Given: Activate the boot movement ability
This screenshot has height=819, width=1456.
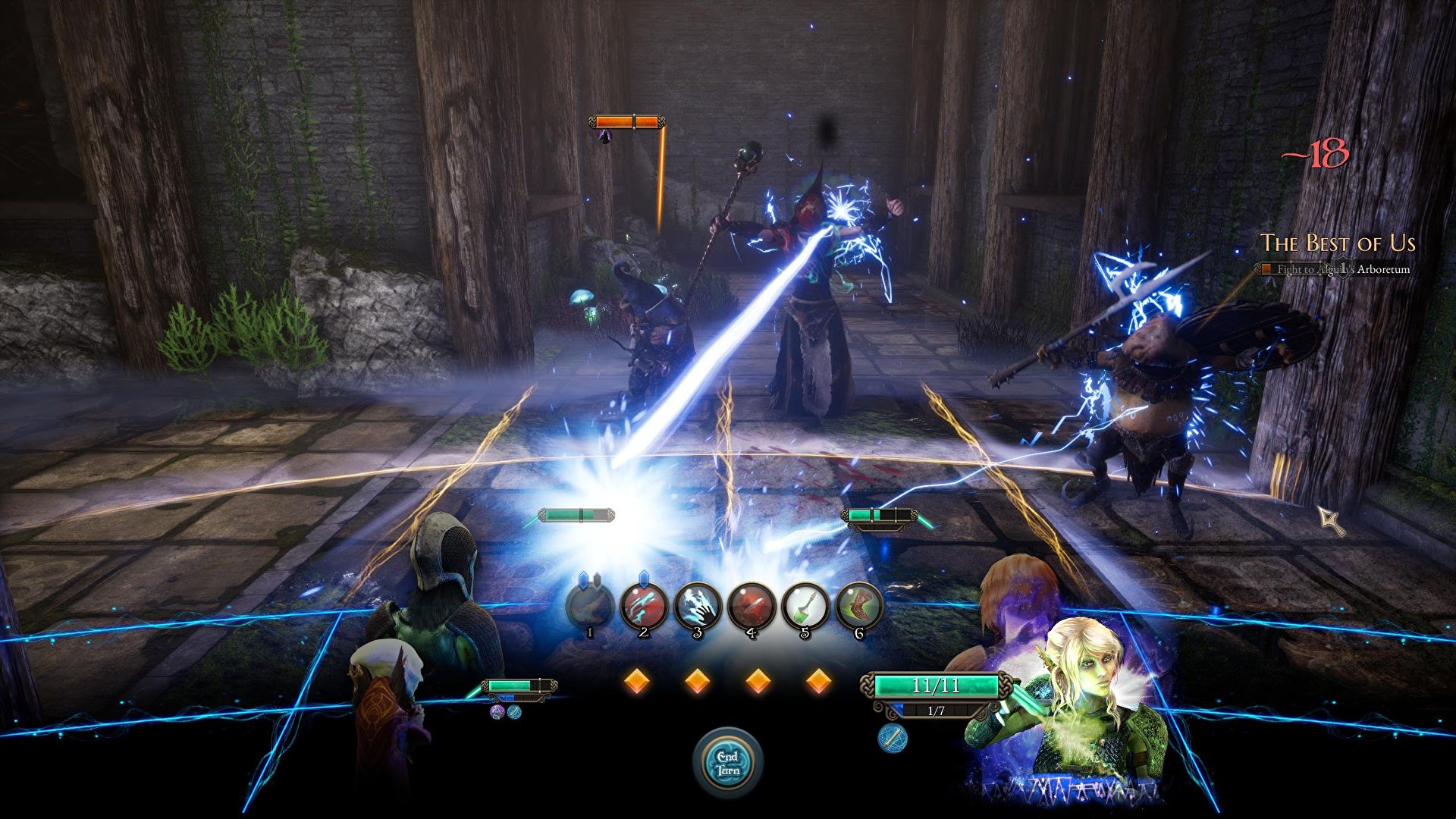Looking at the screenshot, I should tap(859, 606).
